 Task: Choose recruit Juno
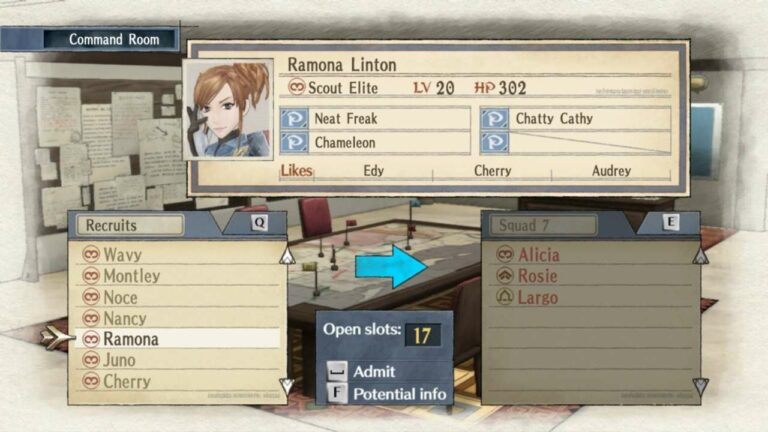[x=119, y=360]
